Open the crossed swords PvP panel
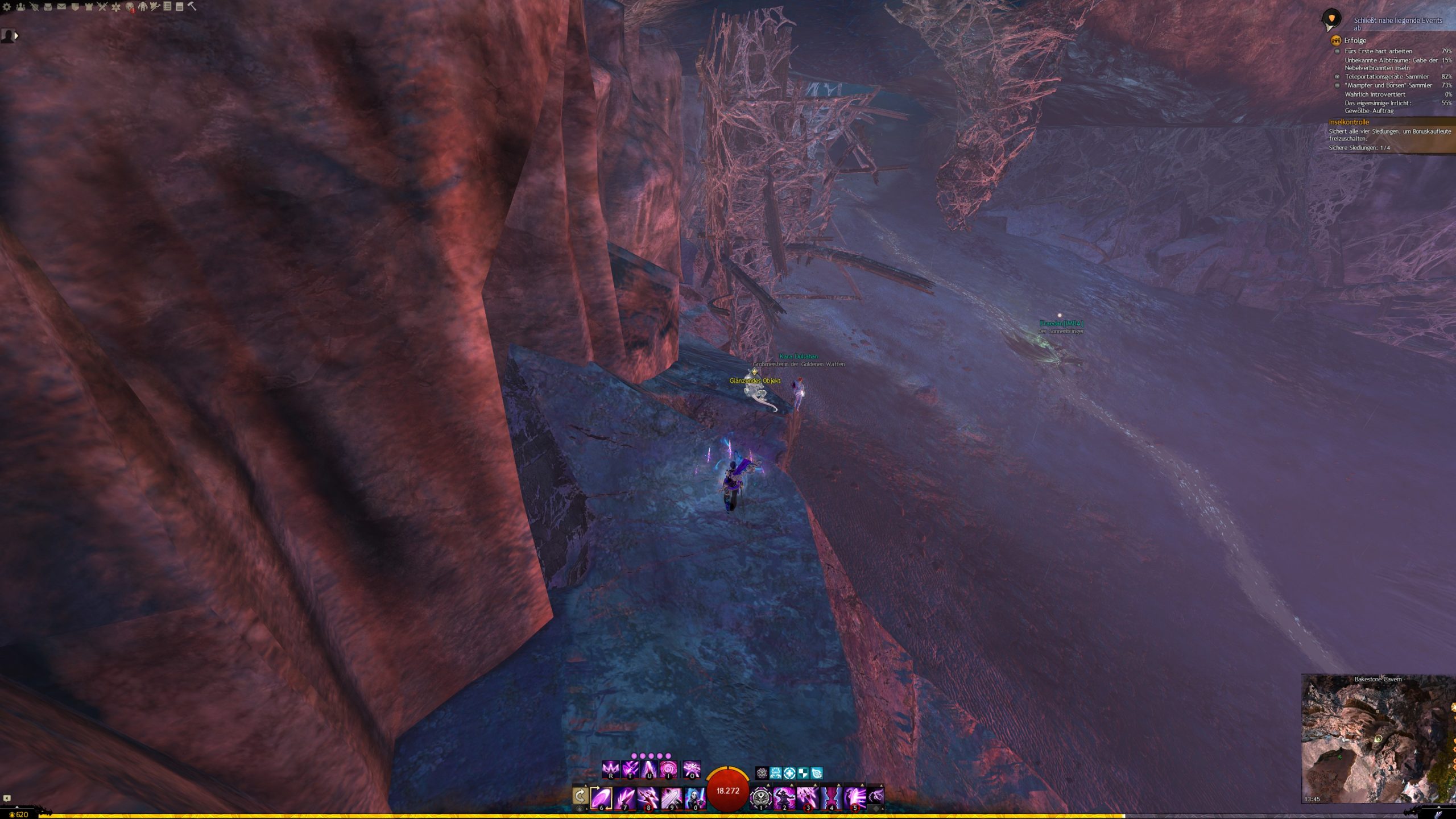 [102, 7]
